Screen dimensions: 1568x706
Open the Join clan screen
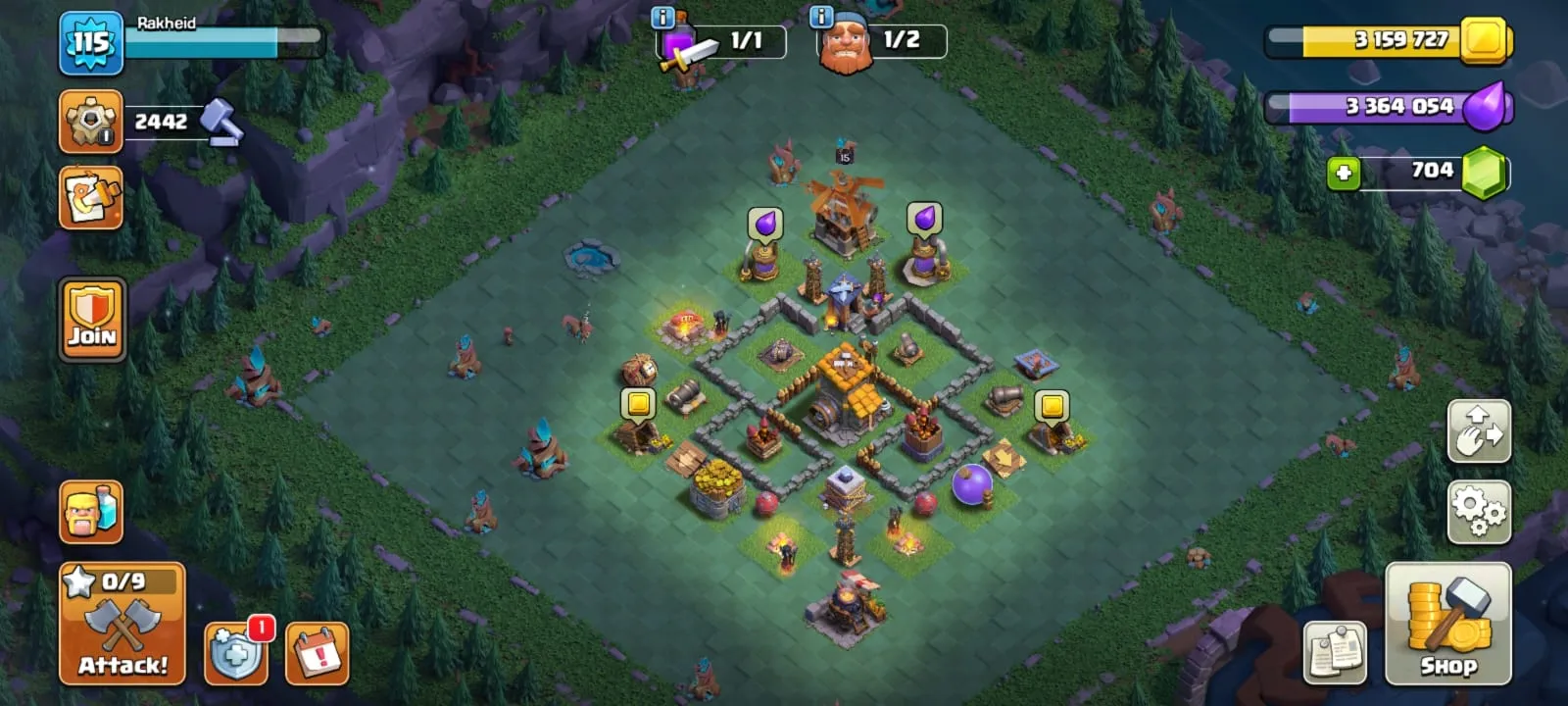[x=91, y=319]
